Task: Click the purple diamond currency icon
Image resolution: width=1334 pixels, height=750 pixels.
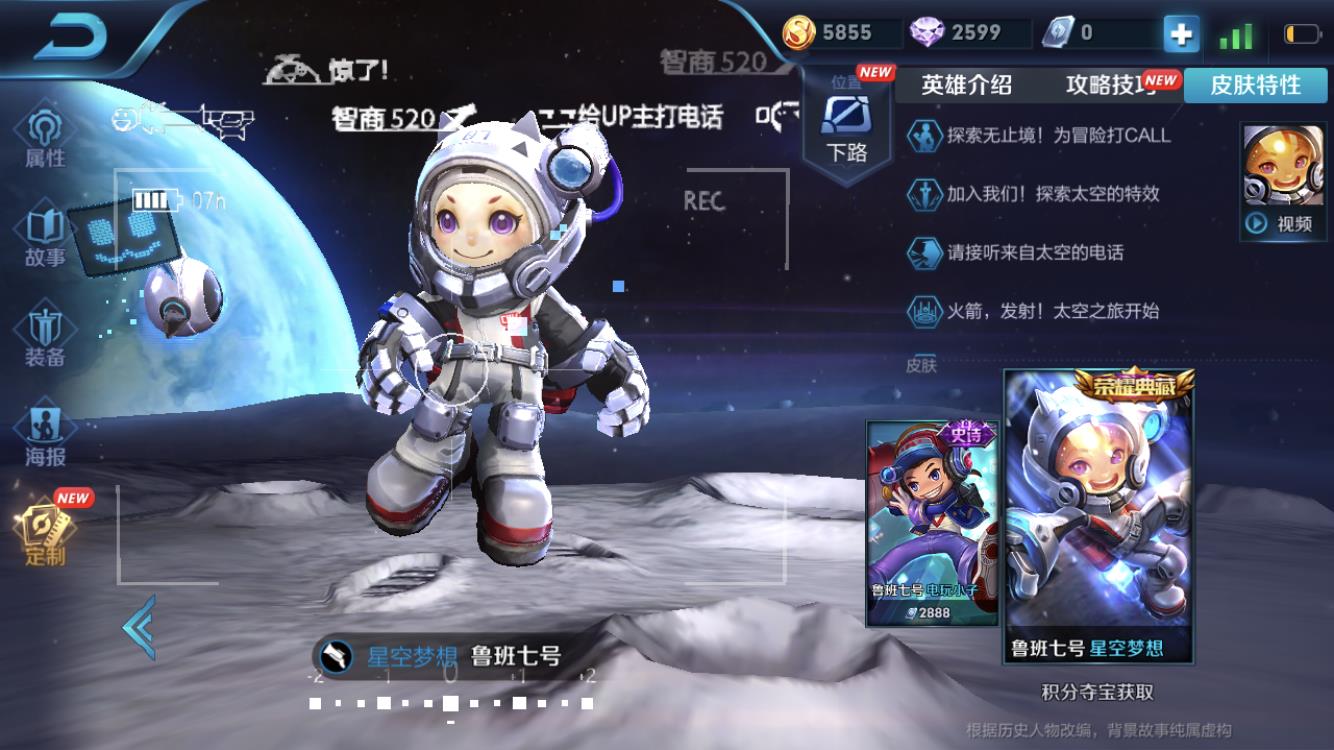Action: [927, 33]
